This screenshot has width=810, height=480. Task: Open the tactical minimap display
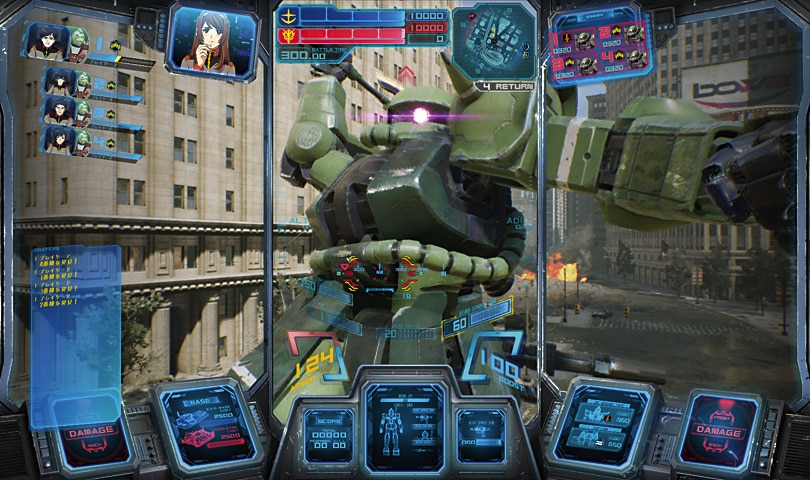[494, 44]
